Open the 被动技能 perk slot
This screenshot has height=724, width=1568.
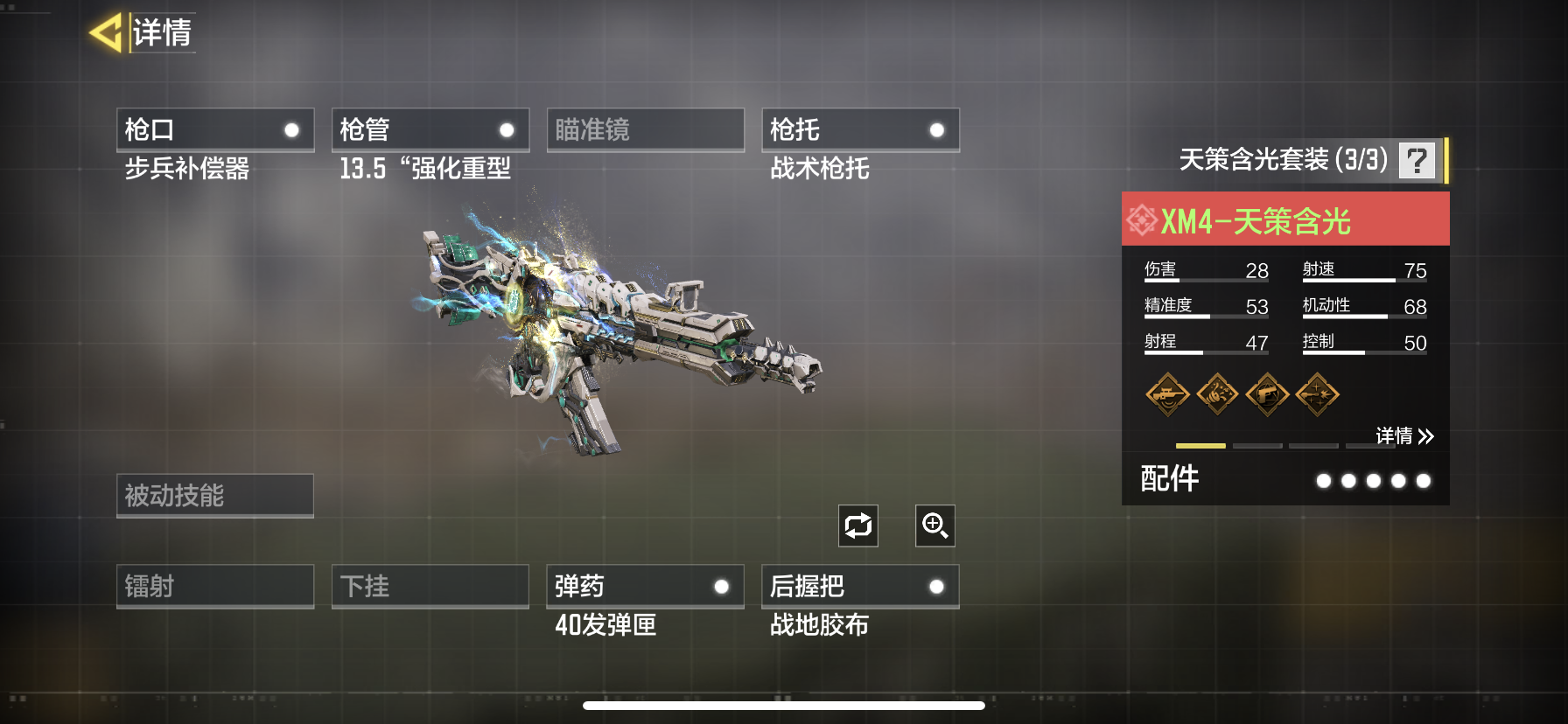coord(215,496)
